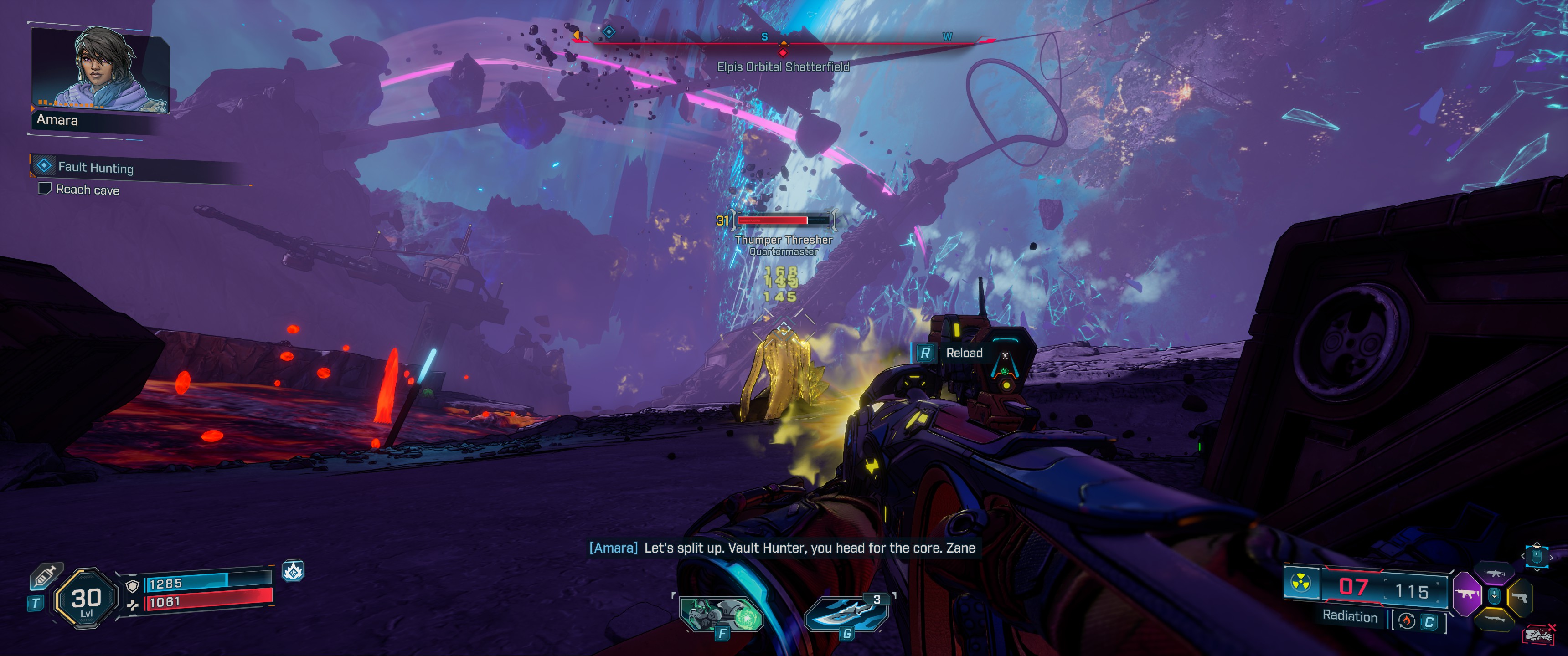Open the level 30 character badge
The width and height of the screenshot is (1568, 656).
point(86,598)
